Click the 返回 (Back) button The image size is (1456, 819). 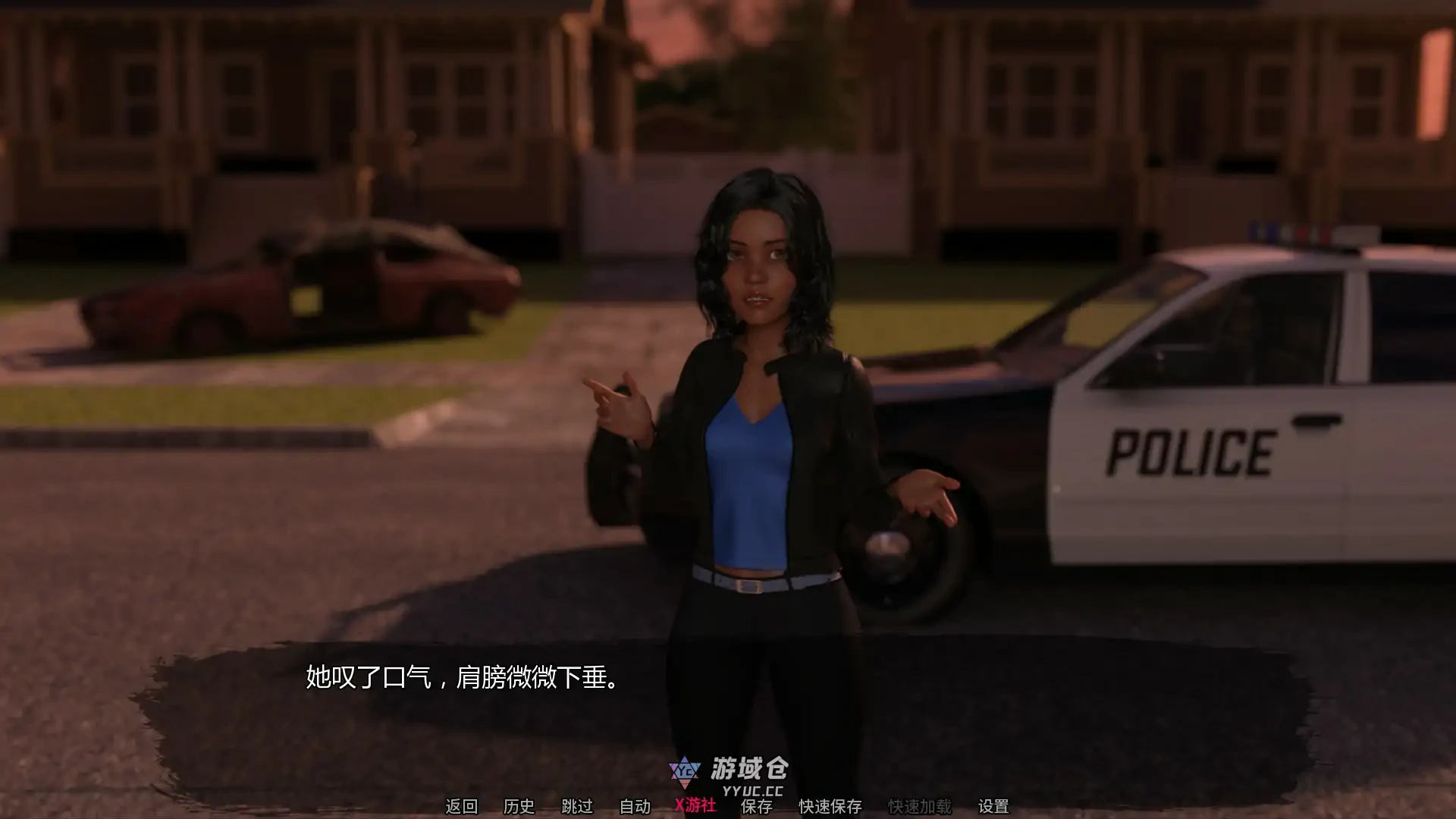[x=461, y=806]
